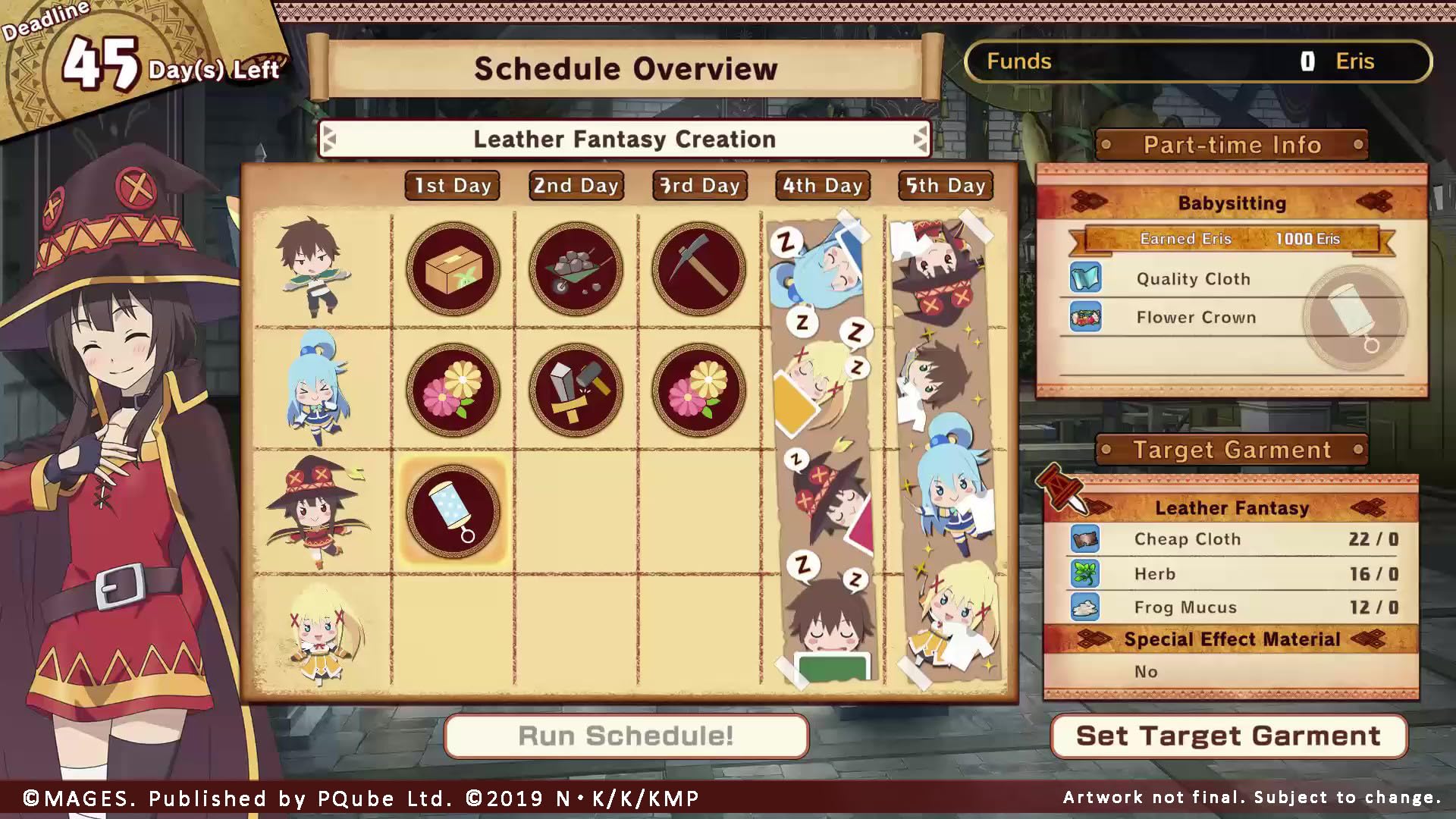Click the thread spool icon on Megumin's 1st Day
This screenshot has height=819, width=1456.
(x=453, y=510)
